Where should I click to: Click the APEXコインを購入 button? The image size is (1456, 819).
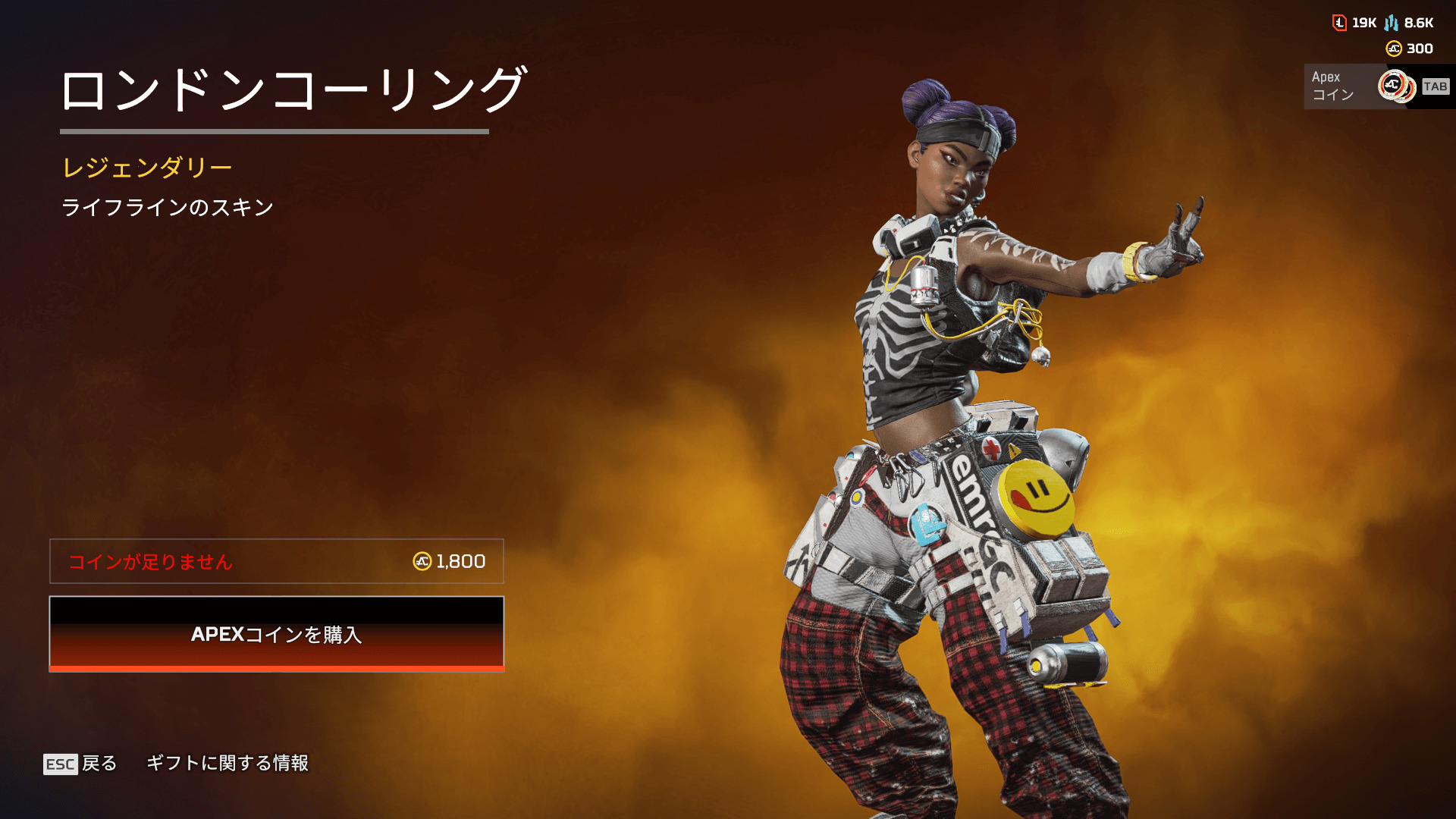pos(276,634)
